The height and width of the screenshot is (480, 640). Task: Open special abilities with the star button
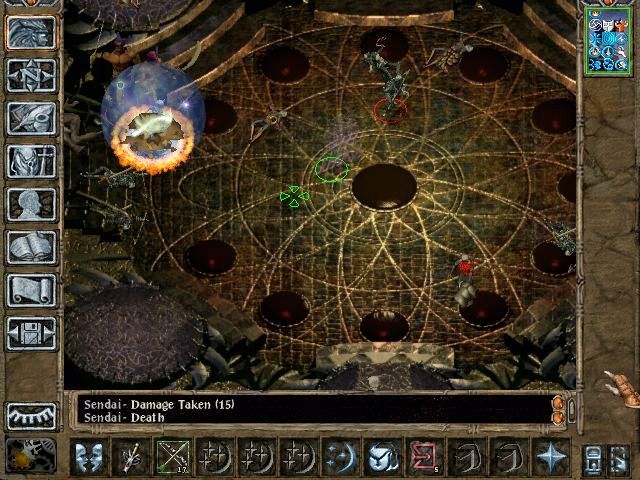(x=551, y=457)
